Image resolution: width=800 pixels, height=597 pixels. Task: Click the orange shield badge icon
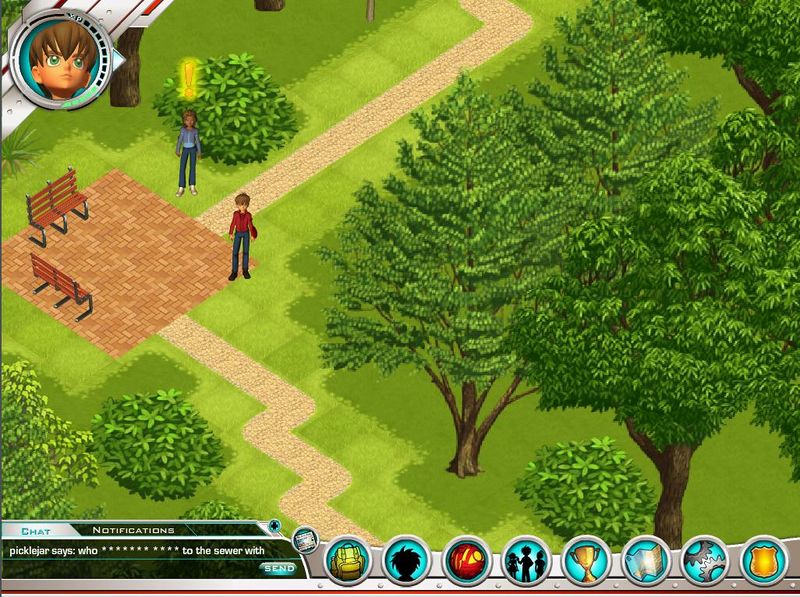point(764,562)
